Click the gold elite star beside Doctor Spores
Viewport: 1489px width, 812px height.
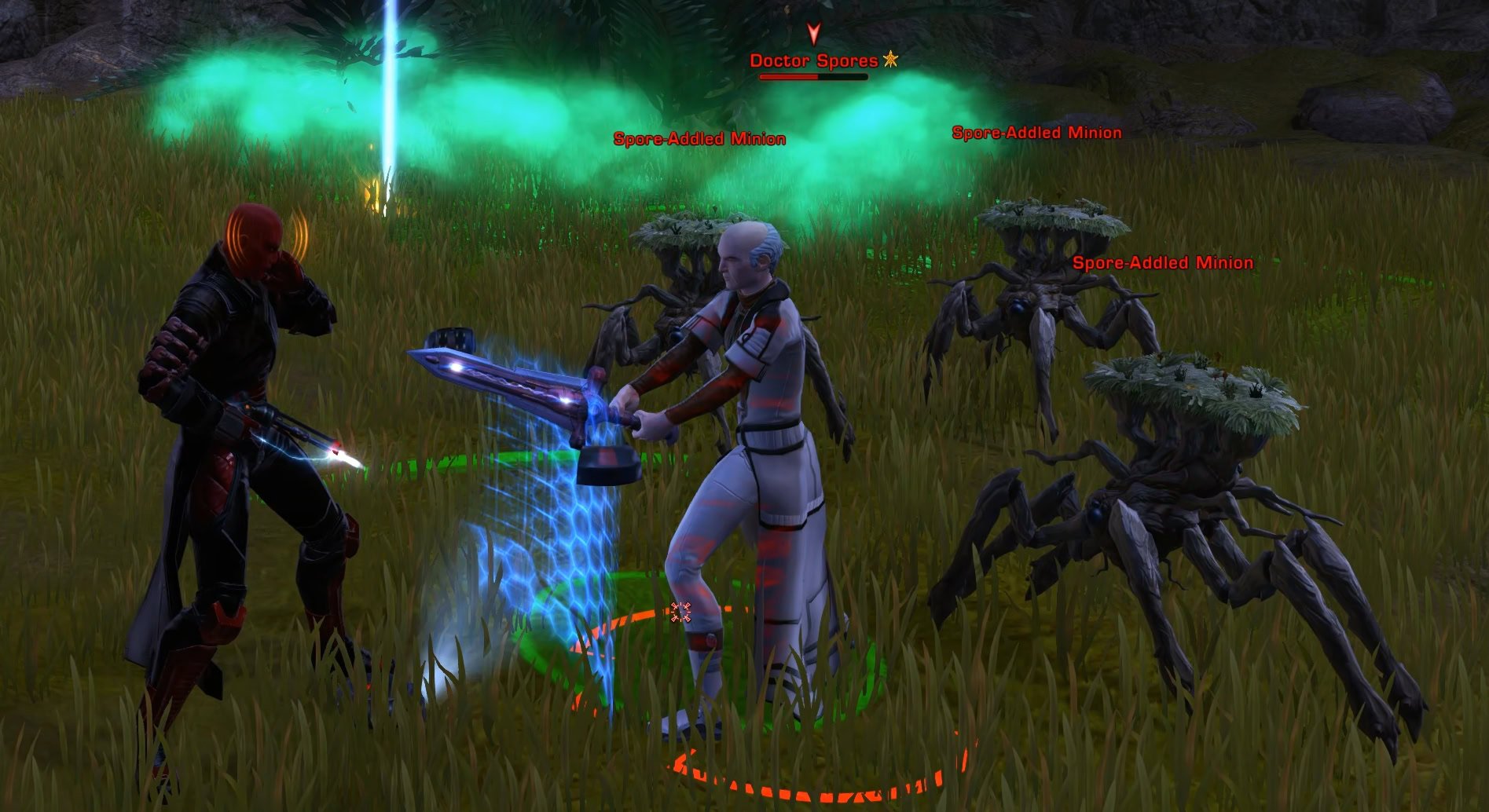(890, 59)
